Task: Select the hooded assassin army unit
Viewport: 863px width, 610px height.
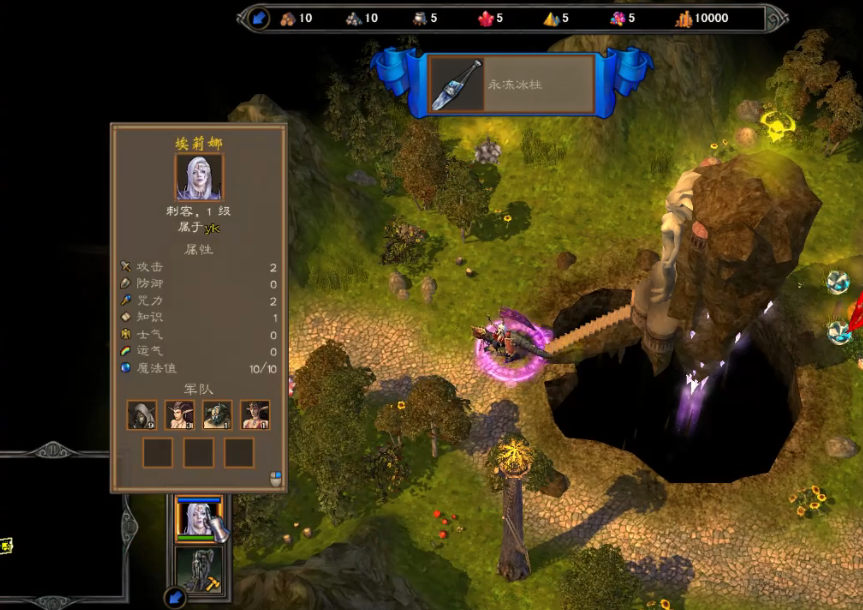Action: [x=142, y=414]
